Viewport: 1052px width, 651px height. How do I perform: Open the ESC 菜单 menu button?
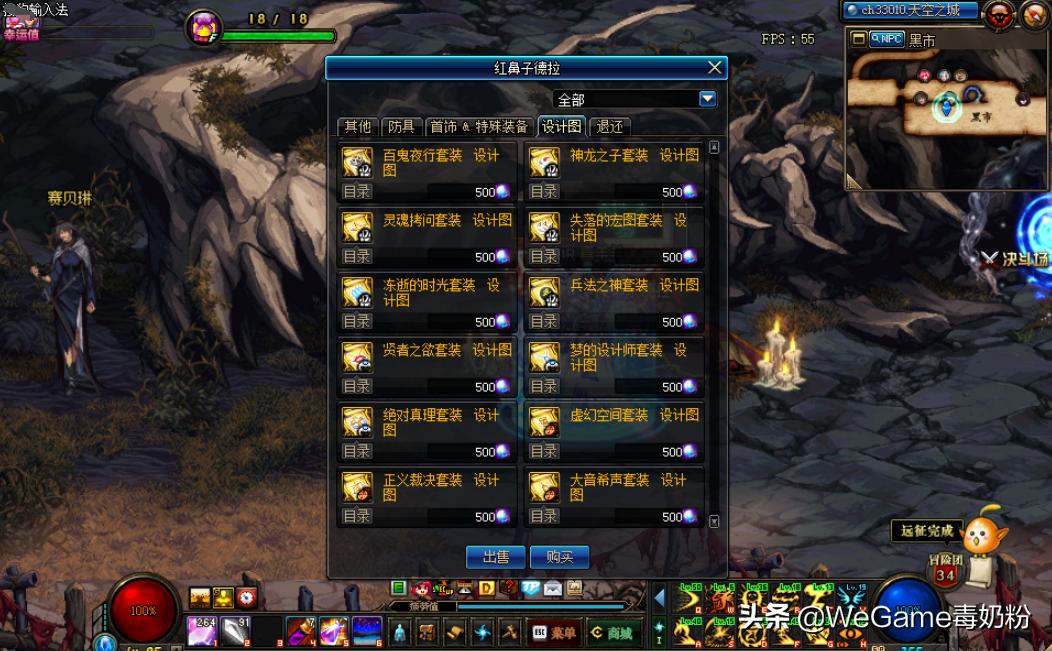pyautogui.click(x=554, y=633)
